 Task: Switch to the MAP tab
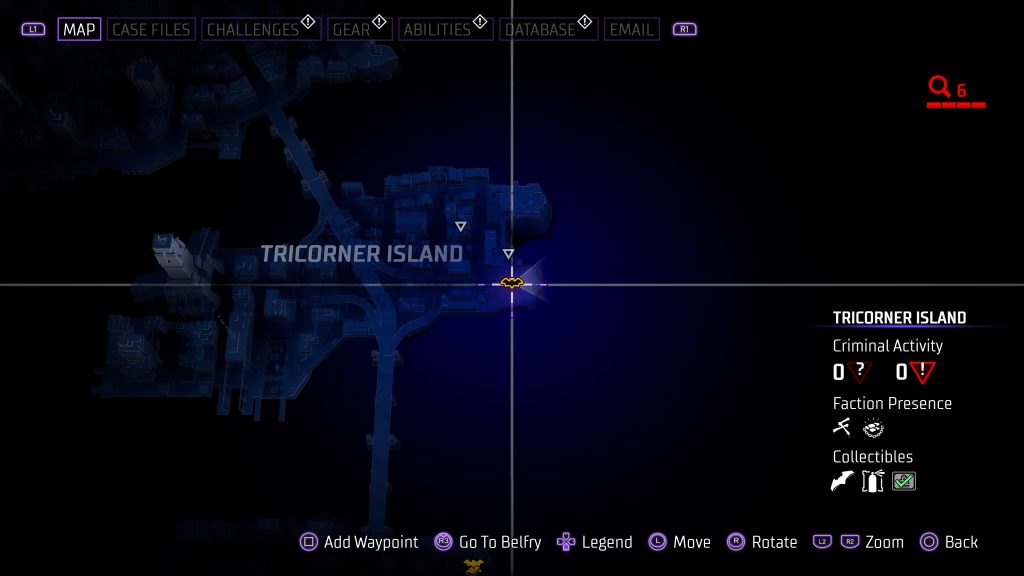coord(79,29)
